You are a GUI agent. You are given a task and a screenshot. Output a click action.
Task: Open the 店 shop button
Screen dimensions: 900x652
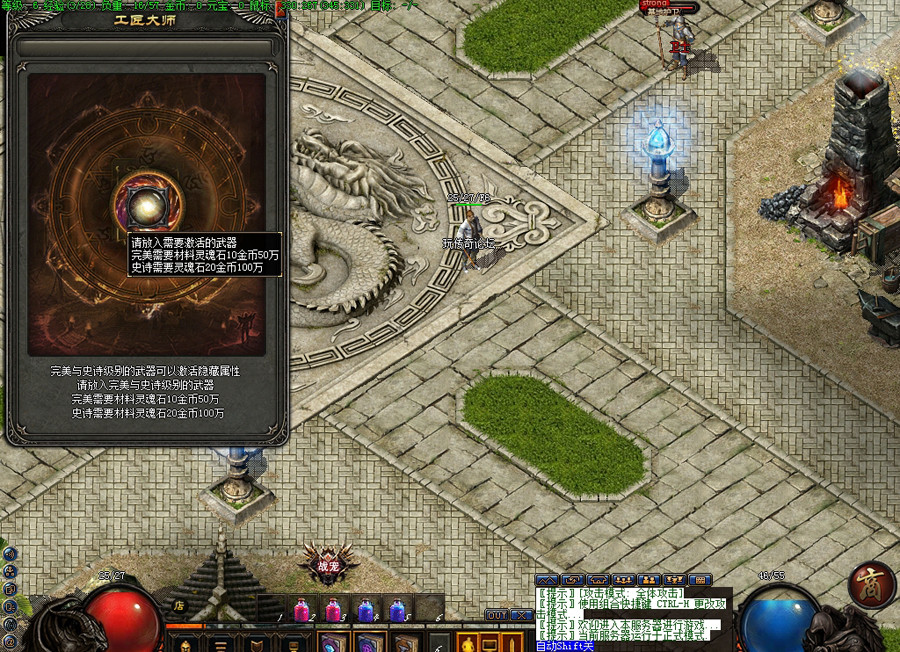click(180, 604)
